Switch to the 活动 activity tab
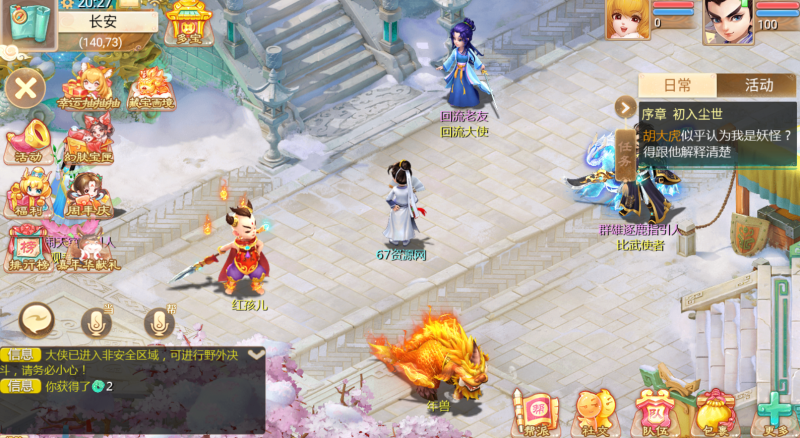This screenshot has width=800, height=438. pyautogui.click(x=758, y=85)
